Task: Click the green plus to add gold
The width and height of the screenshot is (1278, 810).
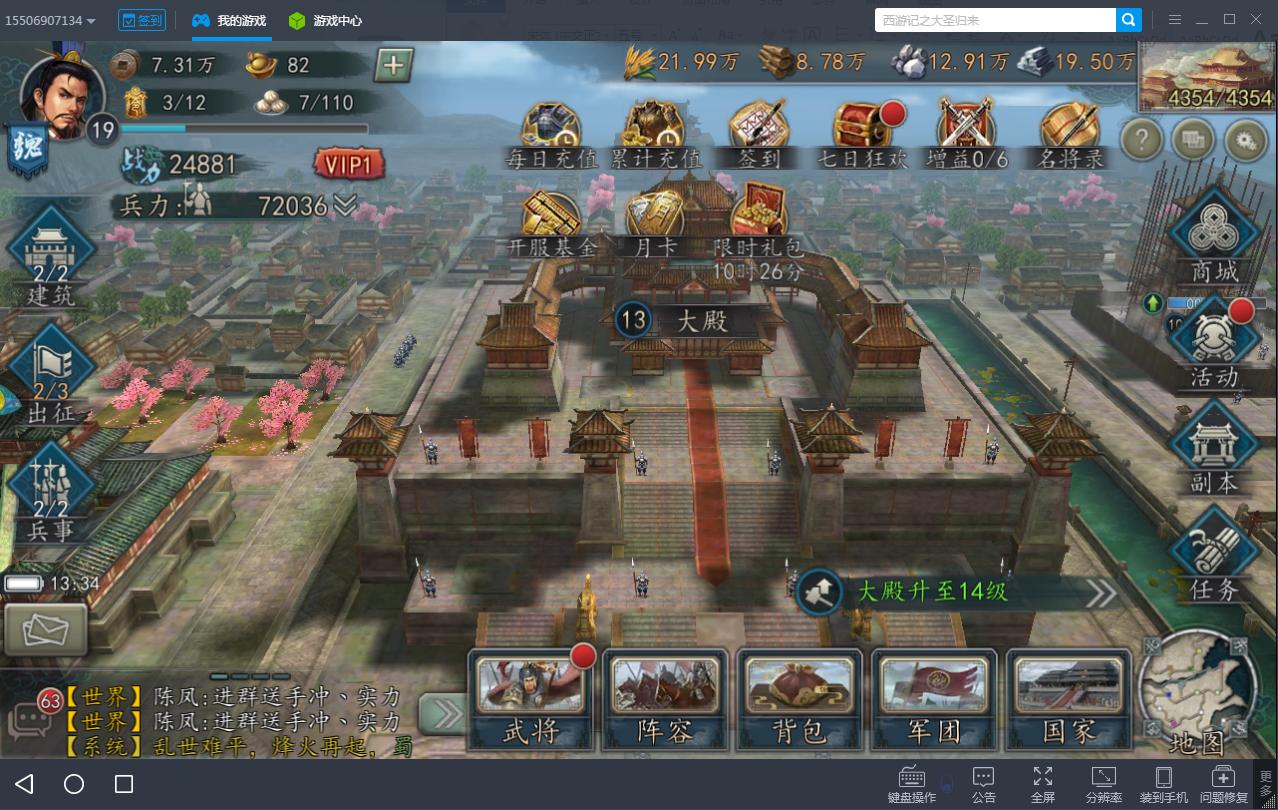Action: coord(393,66)
